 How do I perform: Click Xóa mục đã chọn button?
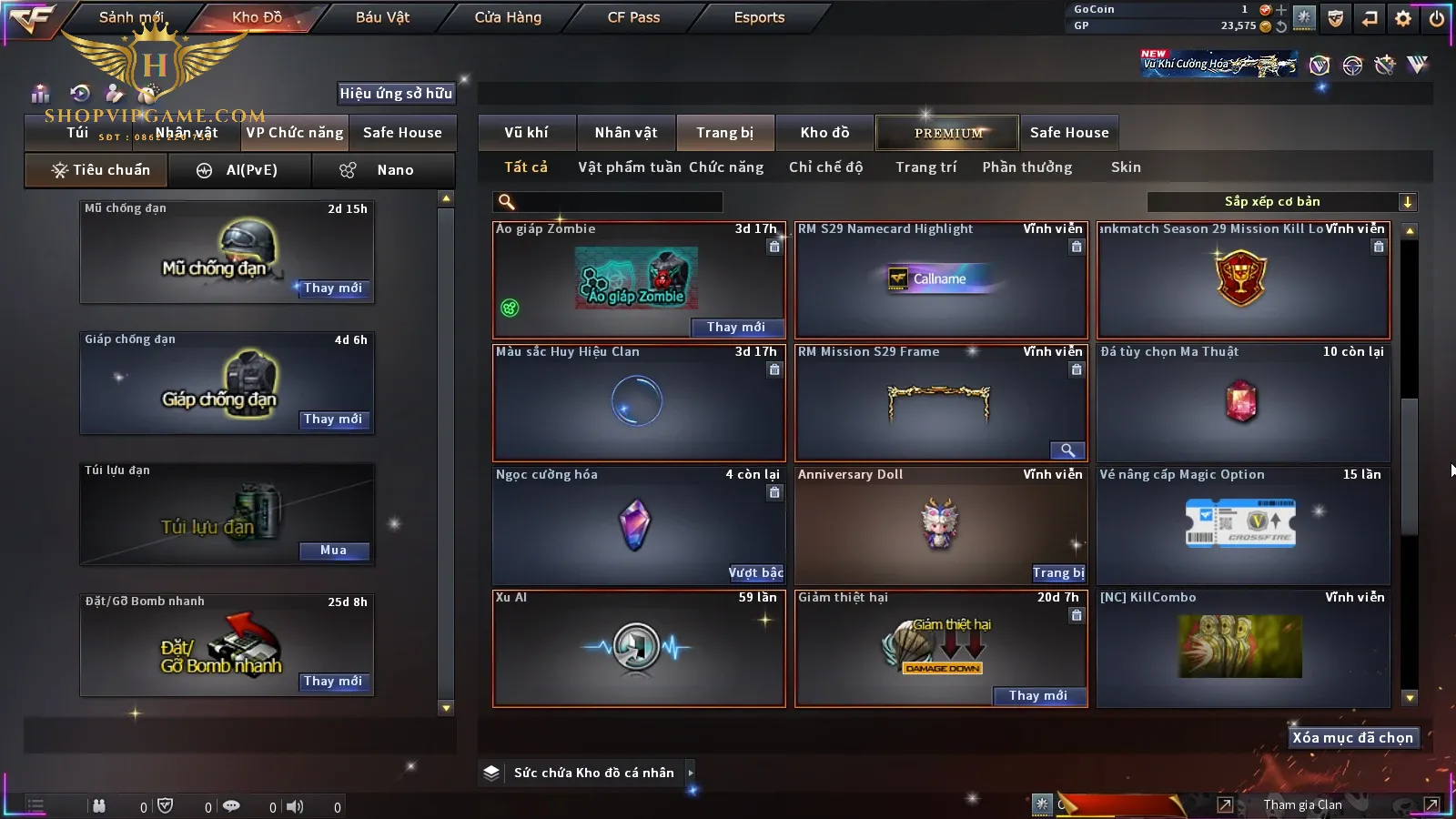(1352, 738)
